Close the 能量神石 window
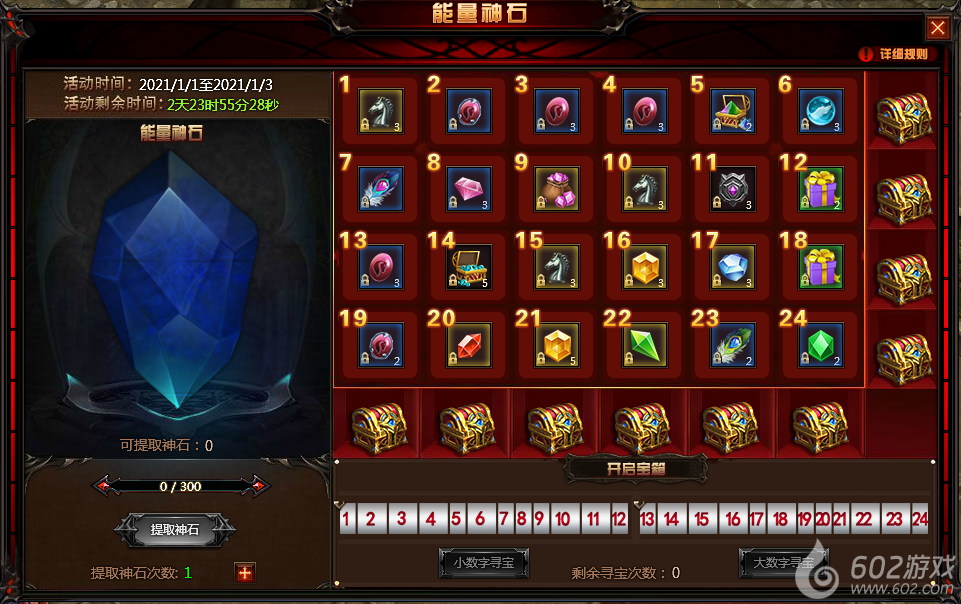 click(937, 28)
